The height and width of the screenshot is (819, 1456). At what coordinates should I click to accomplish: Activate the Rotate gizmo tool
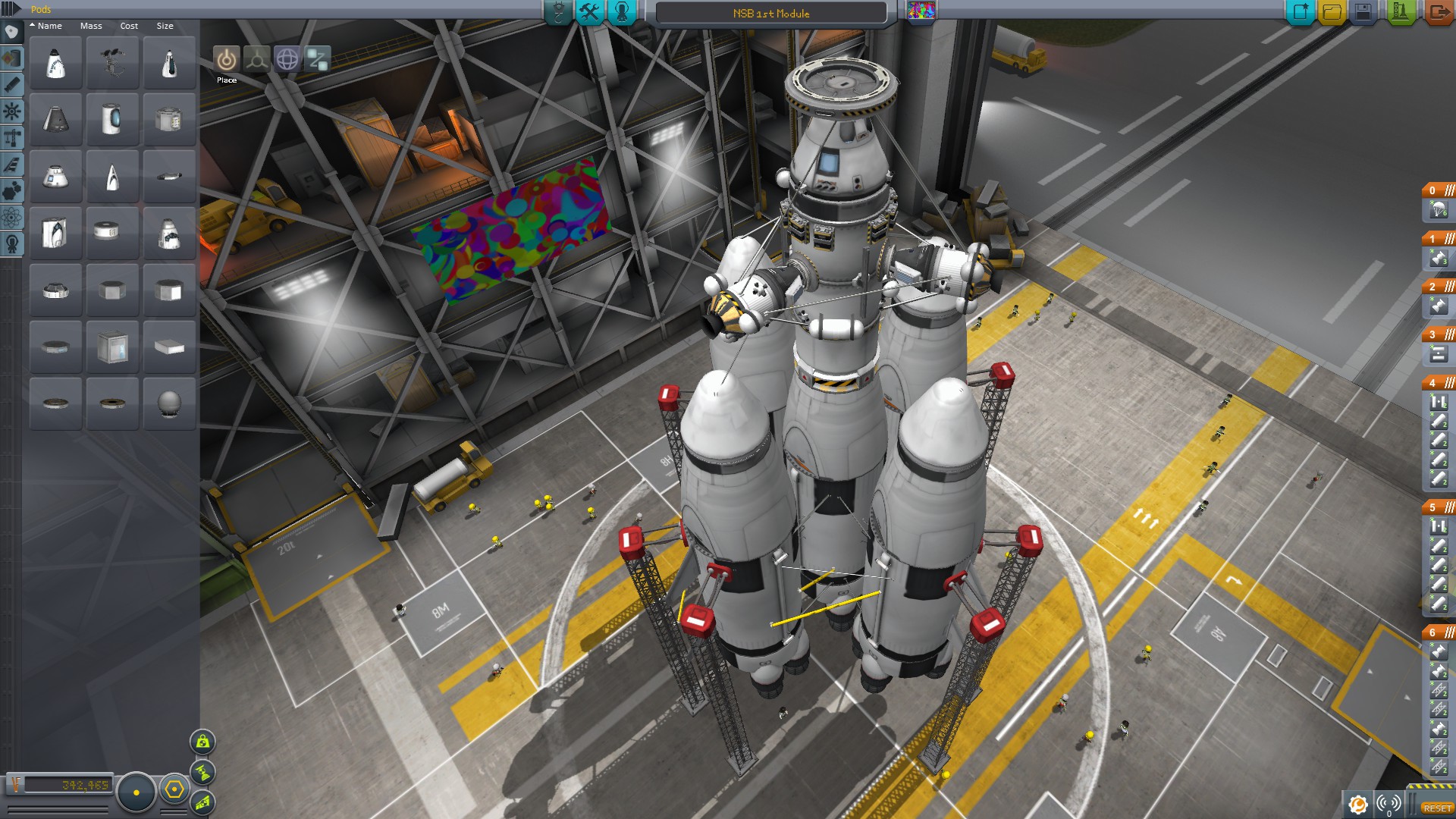coord(287,59)
